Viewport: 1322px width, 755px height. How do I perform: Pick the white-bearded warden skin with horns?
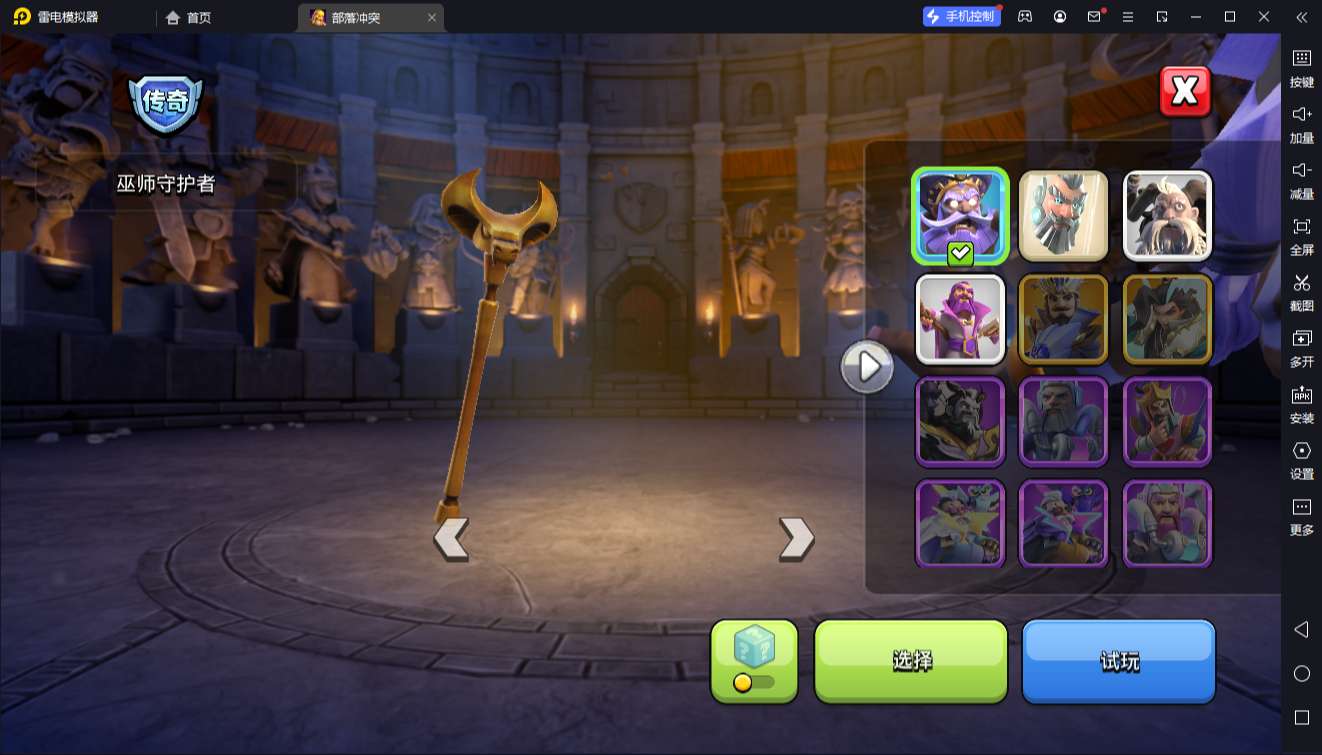(1167, 216)
